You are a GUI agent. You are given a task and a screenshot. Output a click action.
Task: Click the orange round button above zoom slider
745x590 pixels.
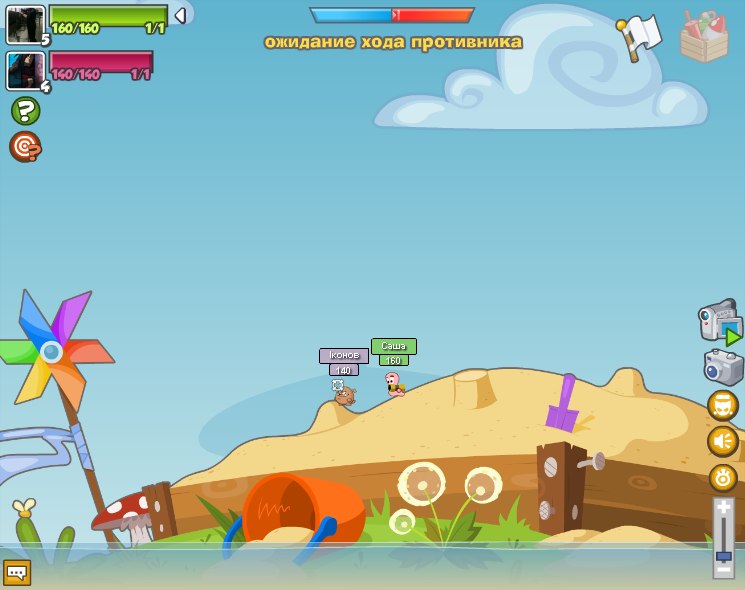pos(722,478)
